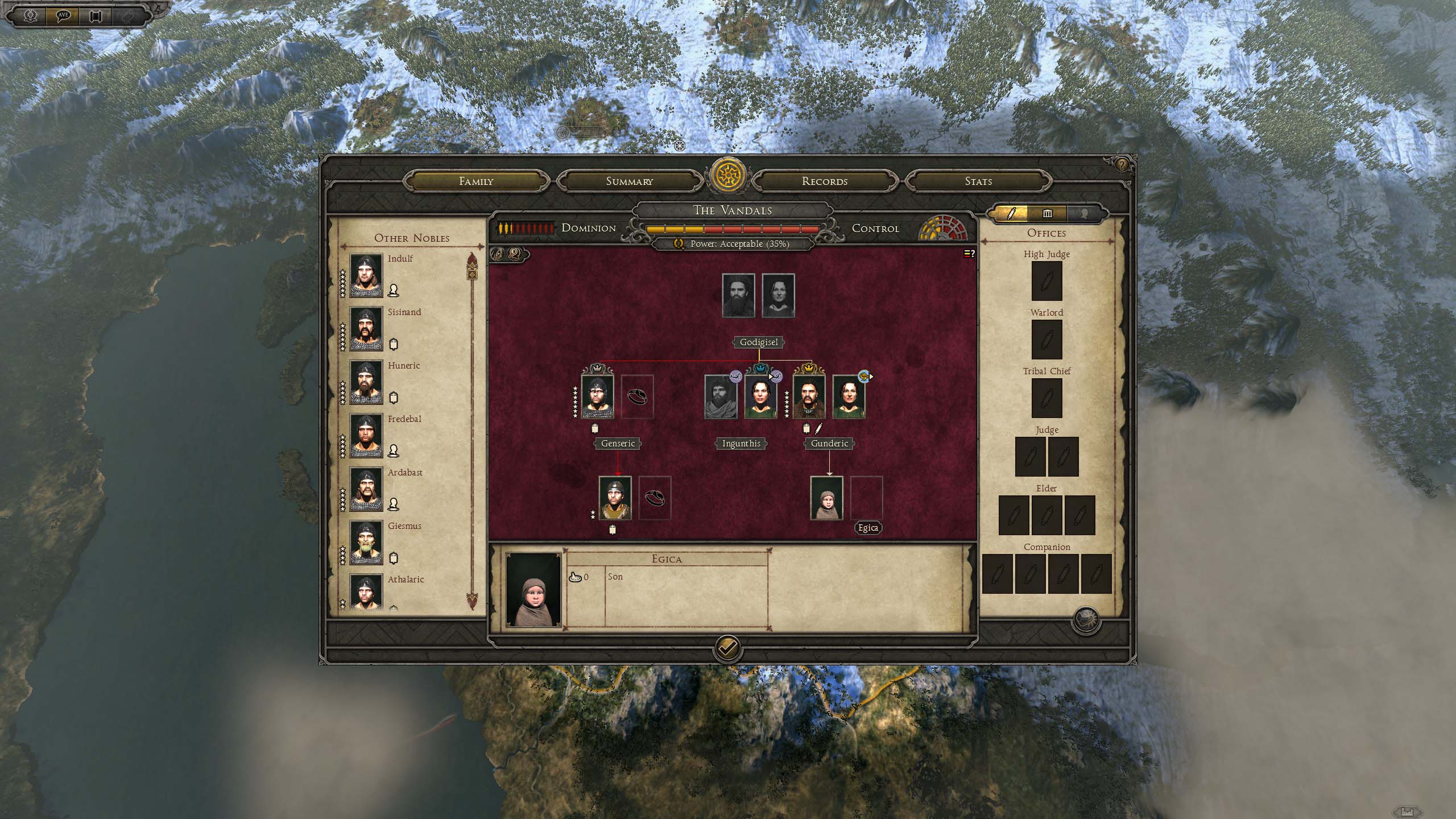Pick Fredebal from the nobles list
This screenshot has height=819, width=1456.
(x=366, y=436)
